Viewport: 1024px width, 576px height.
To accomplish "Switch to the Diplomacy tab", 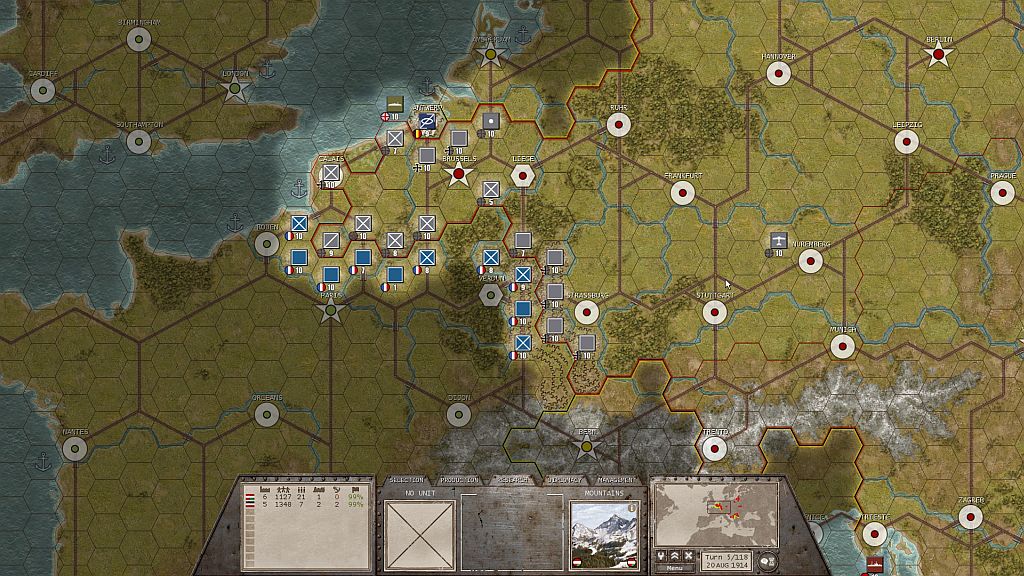I will [566, 480].
